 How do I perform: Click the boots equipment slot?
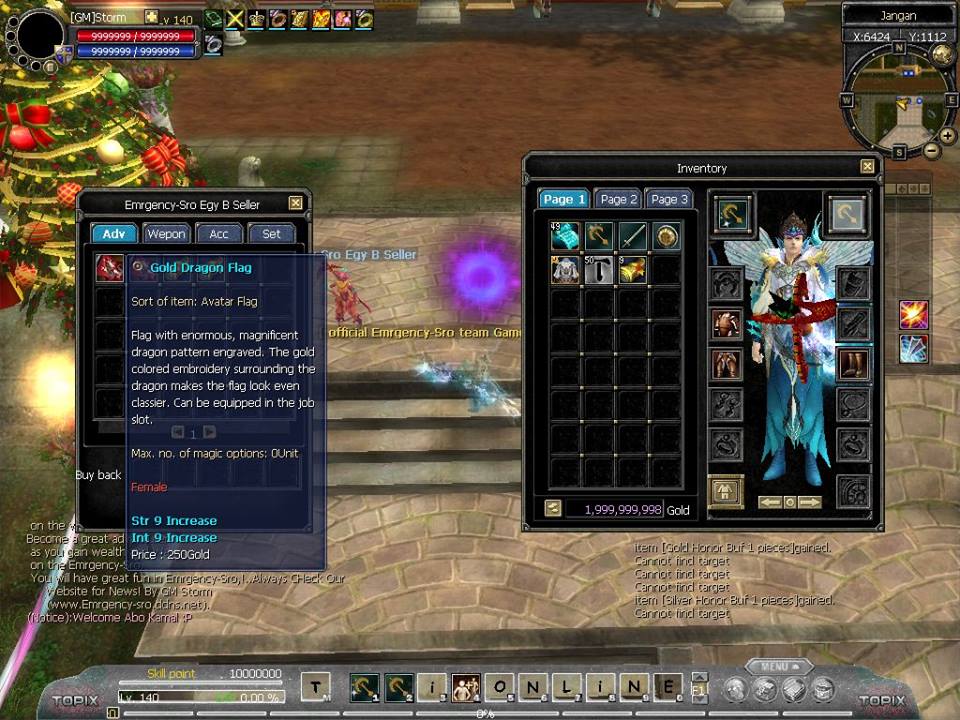pos(853,363)
